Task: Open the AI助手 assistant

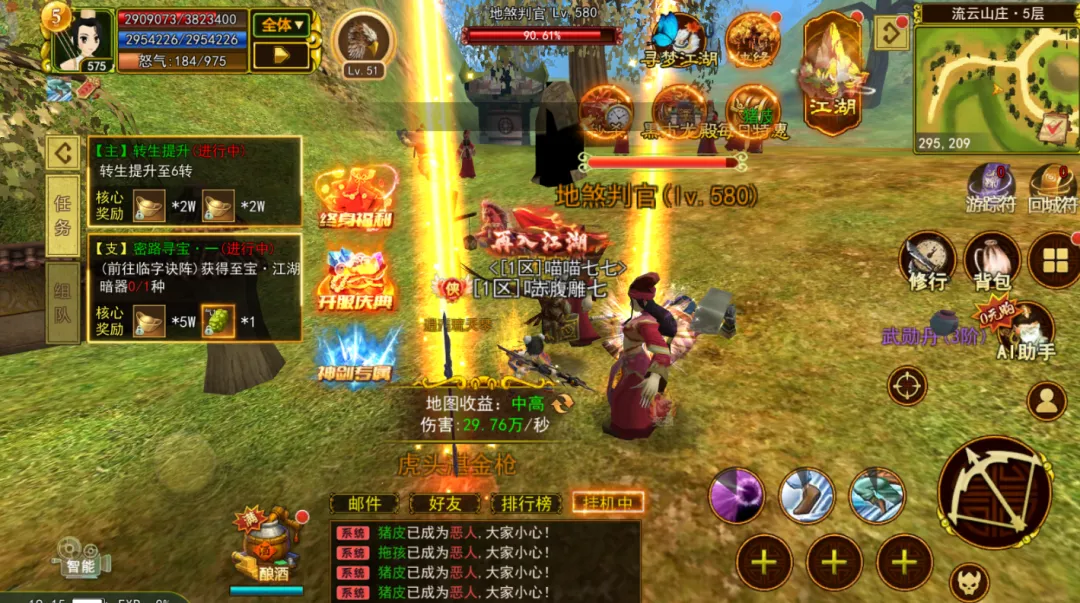Action: pos(1026,331)
